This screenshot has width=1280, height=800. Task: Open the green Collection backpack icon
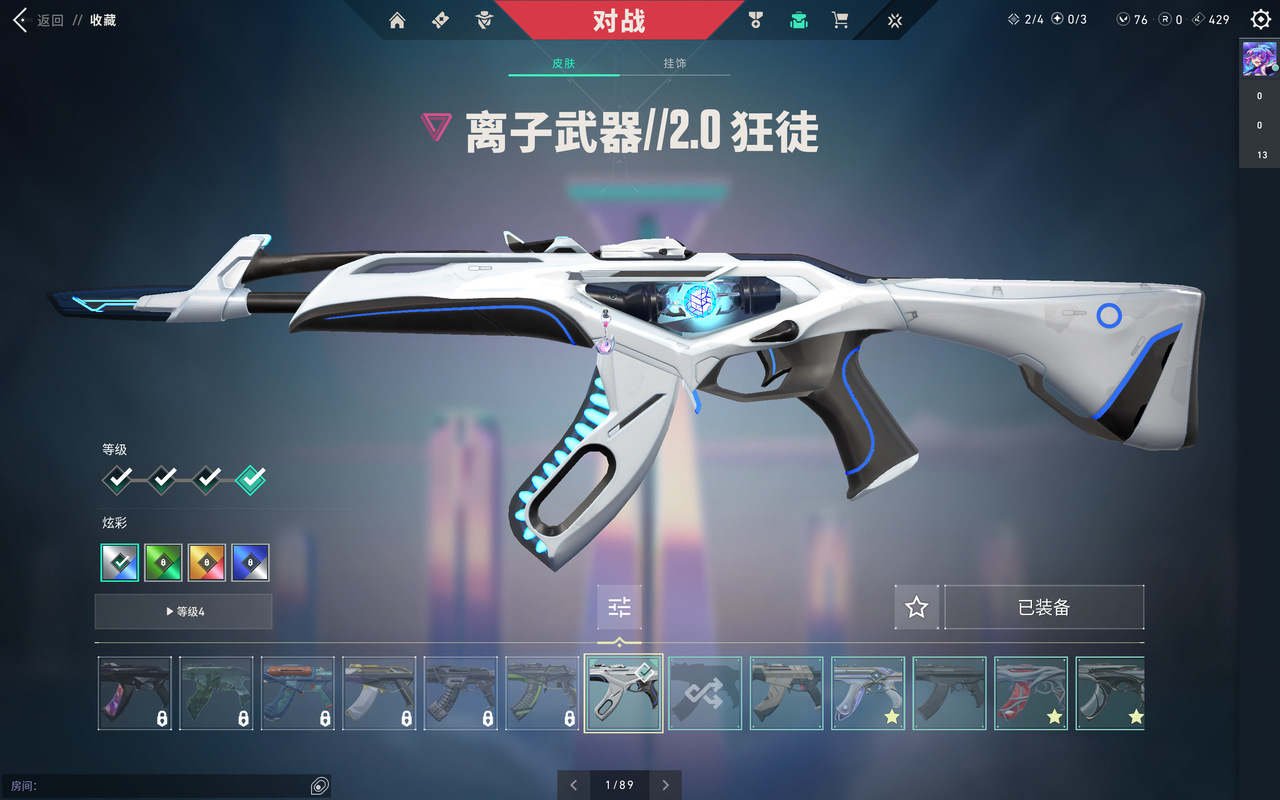(x=798, y=19)
